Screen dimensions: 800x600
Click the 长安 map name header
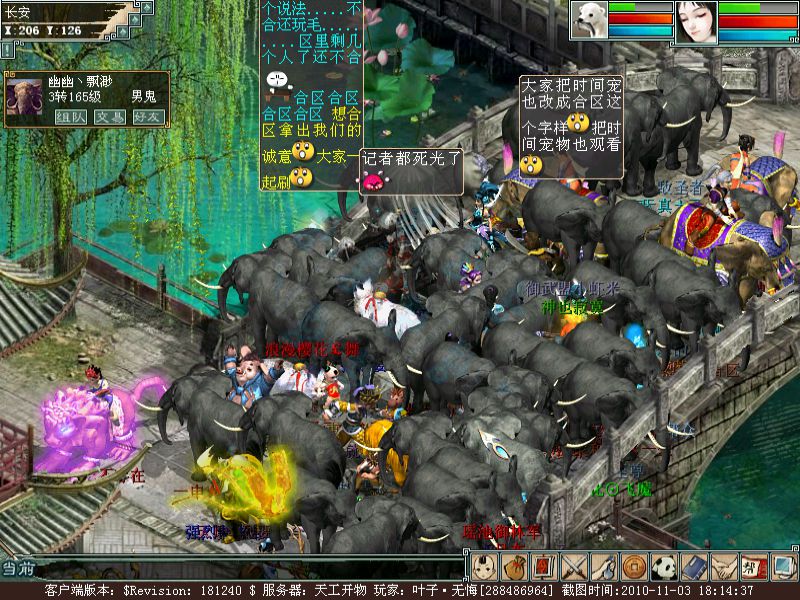[20, 13]
